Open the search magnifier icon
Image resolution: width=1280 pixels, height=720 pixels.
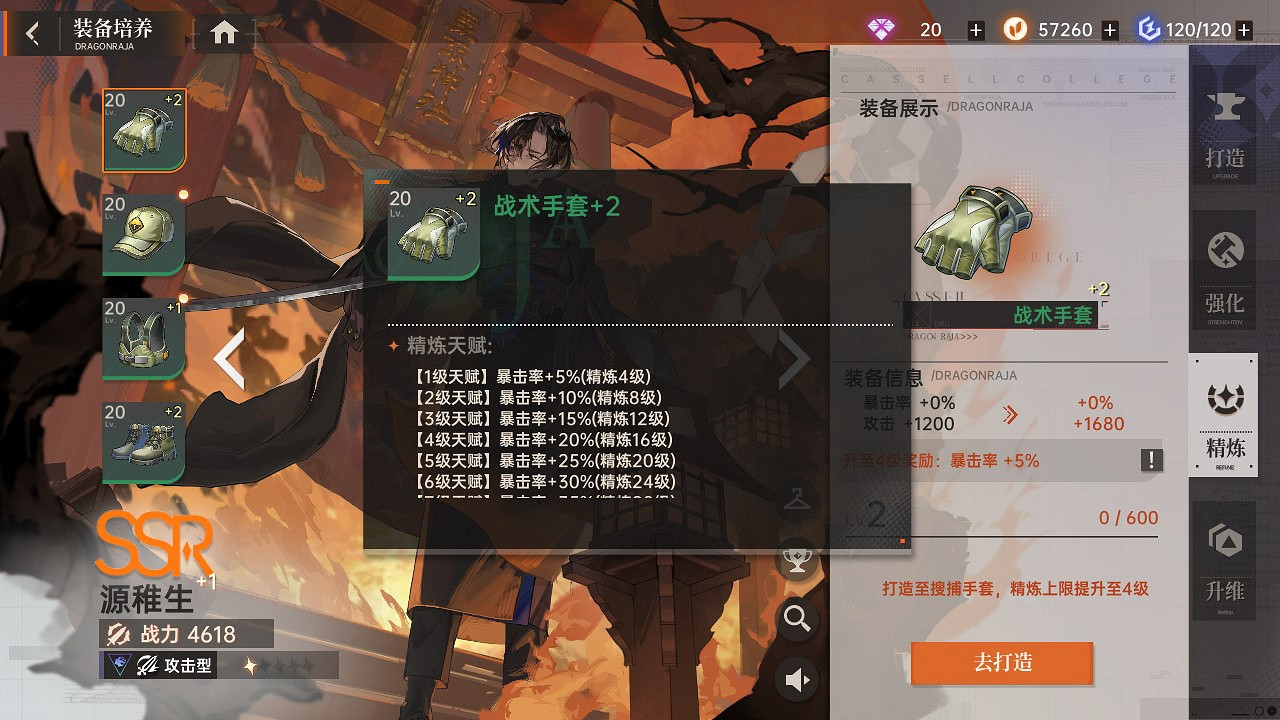(796, 620)
